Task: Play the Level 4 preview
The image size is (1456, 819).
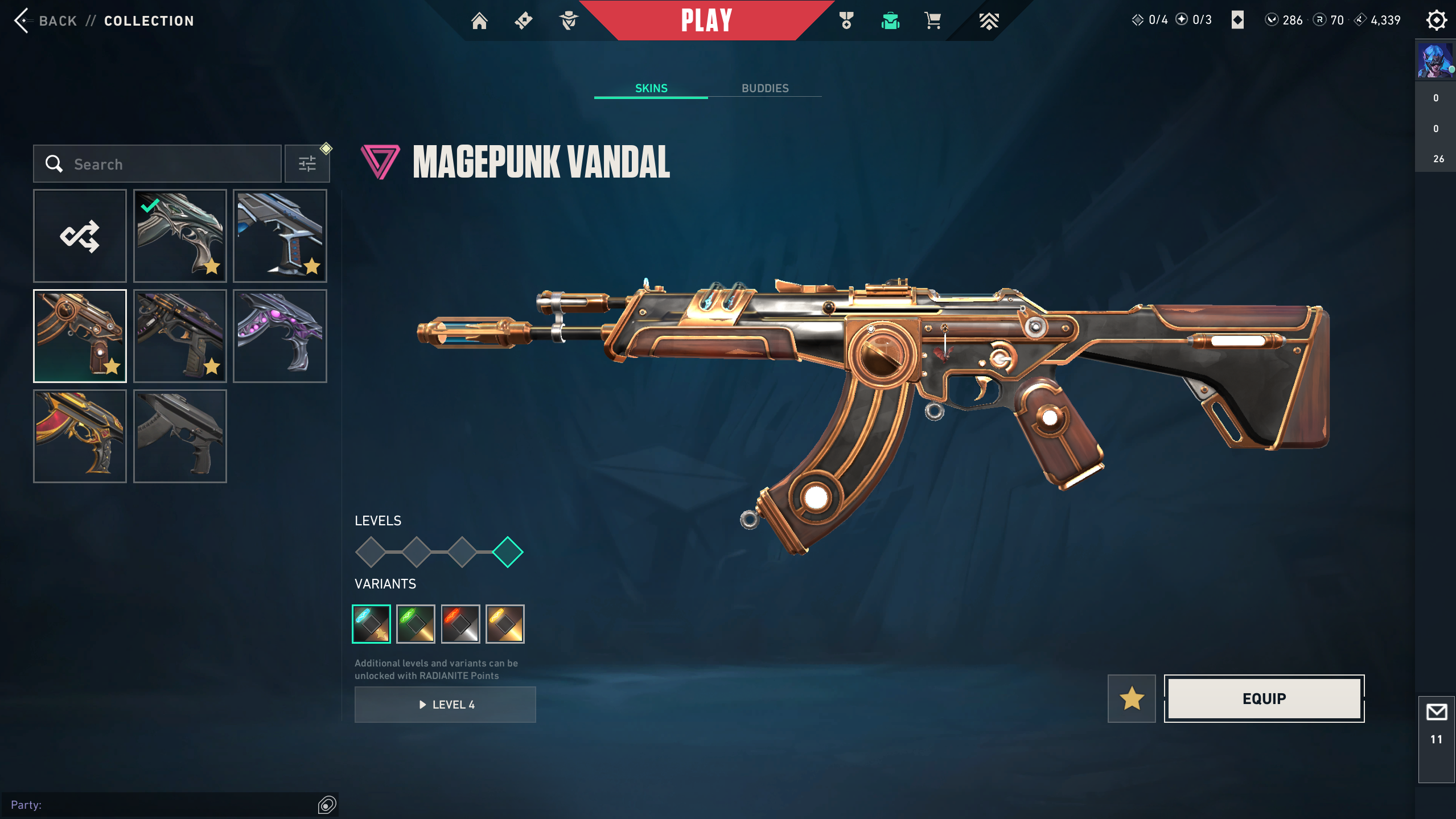Action: coord(445,705)
